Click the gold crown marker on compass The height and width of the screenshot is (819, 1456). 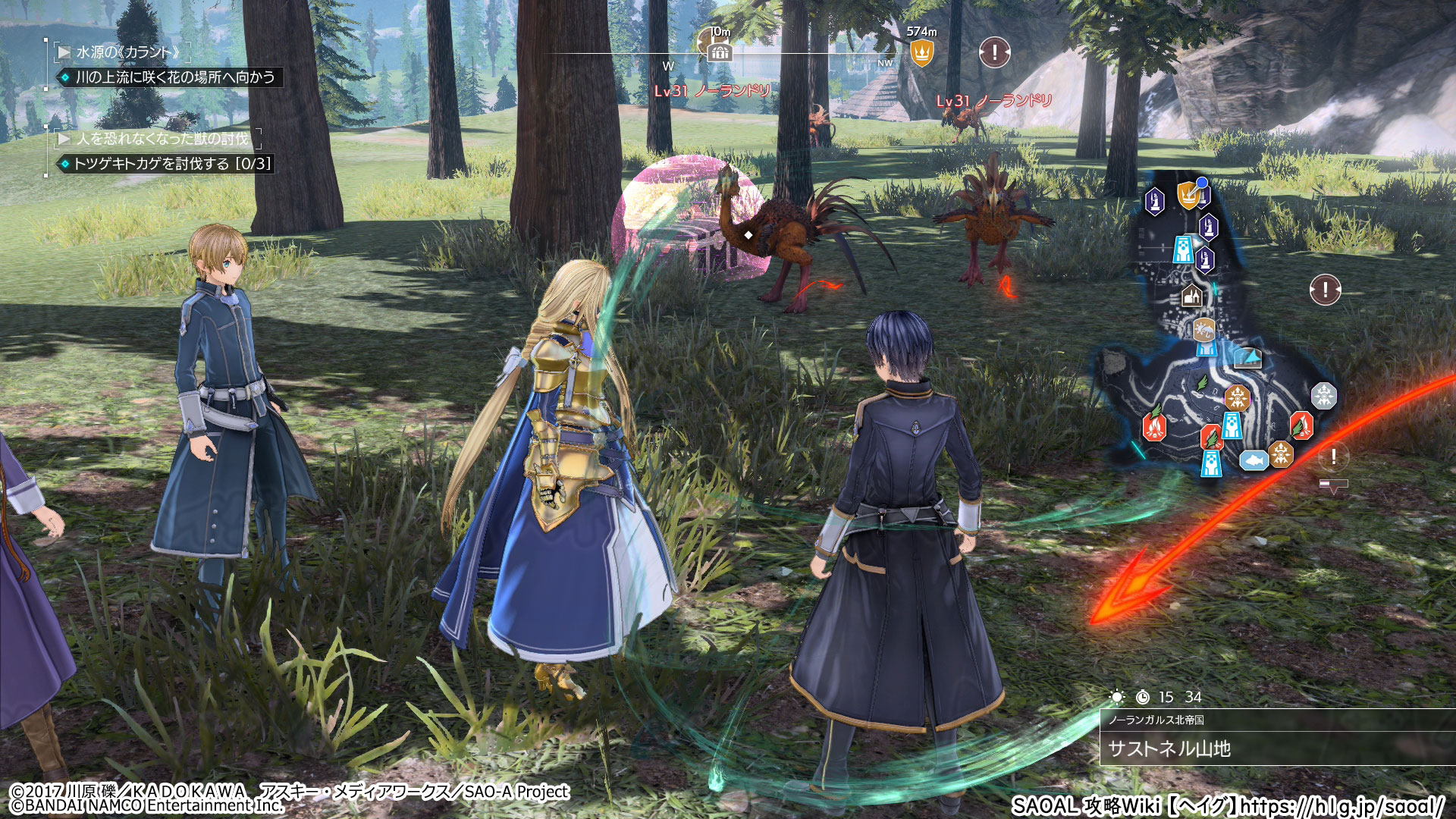(x=921, y=53)
